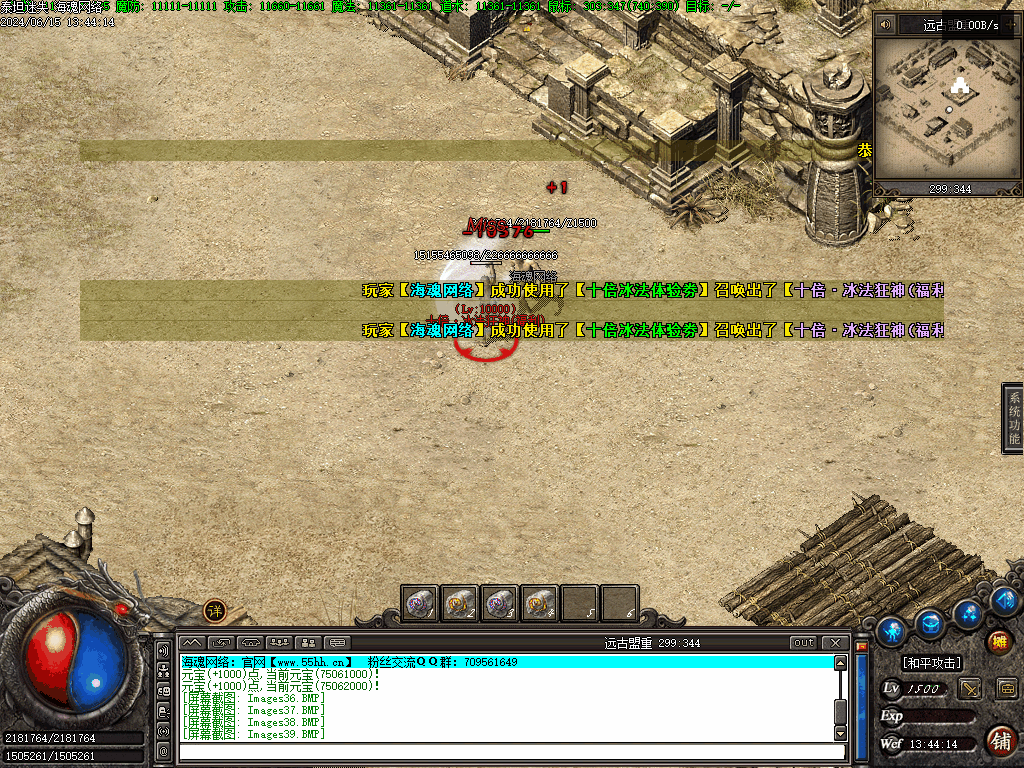Toggle the sound speaker icon above the minimap
Image resolution: width=1024 pixels, height=768 pixels.
885,24
